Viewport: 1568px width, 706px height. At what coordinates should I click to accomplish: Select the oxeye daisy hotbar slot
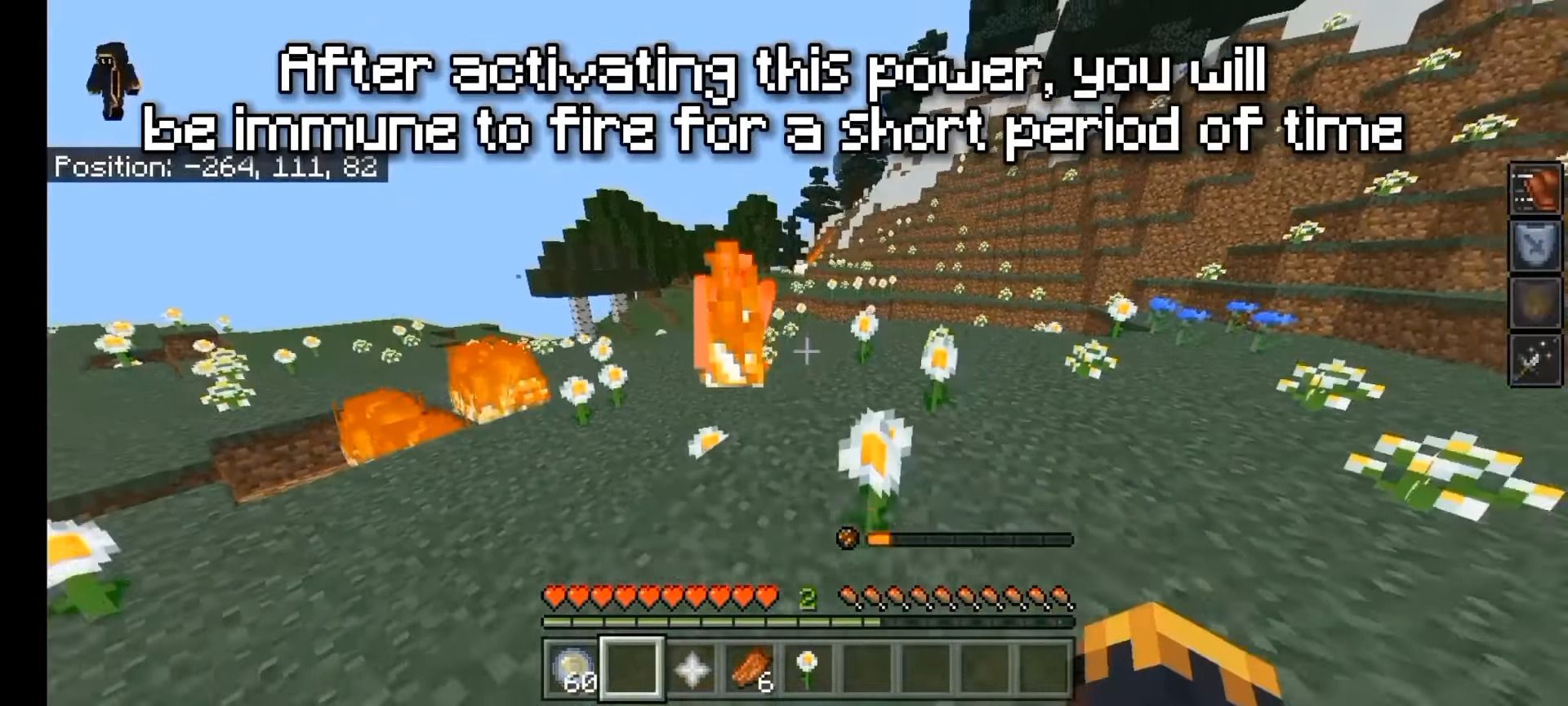(808, 668)
